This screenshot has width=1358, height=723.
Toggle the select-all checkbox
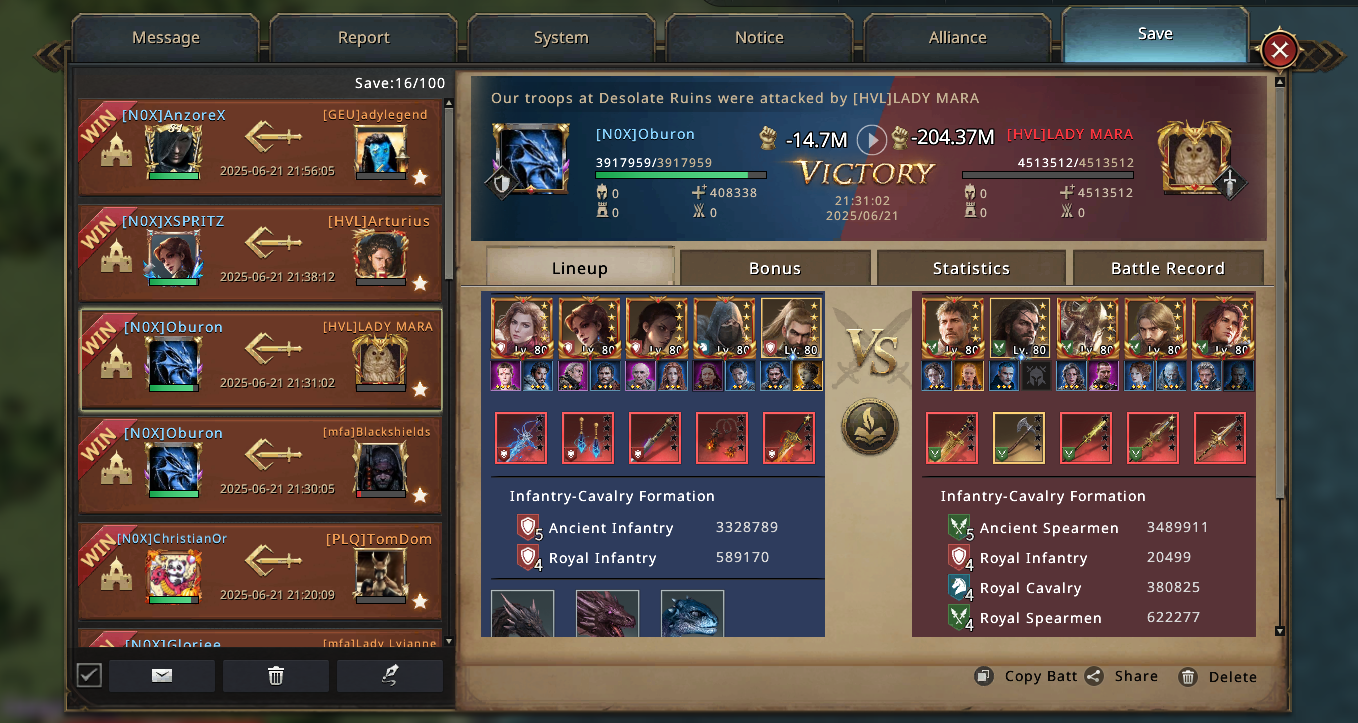pyautogui.click(x=89, y=676)
